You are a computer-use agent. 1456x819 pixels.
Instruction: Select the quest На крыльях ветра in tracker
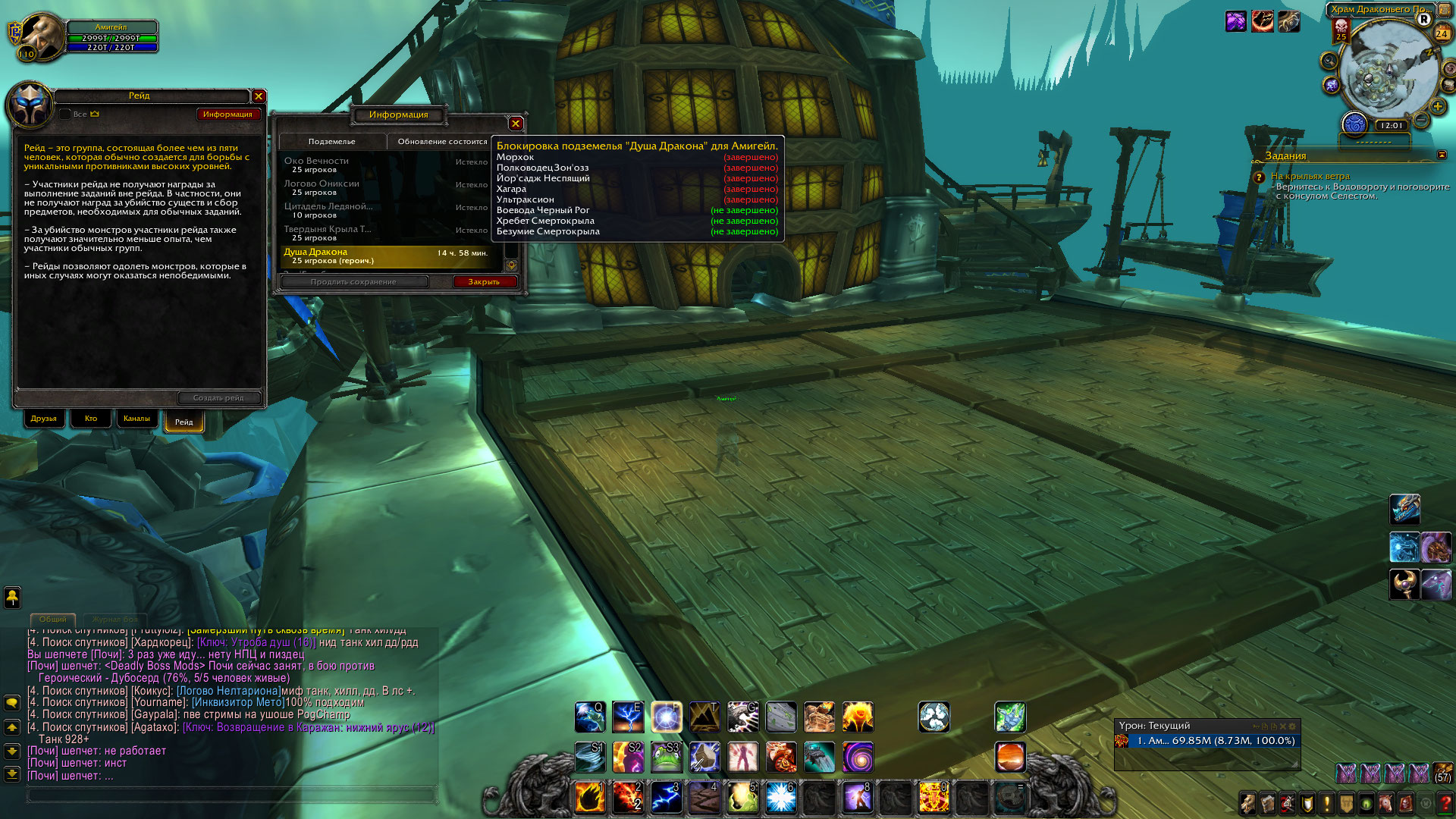[x=1310, y=177]
